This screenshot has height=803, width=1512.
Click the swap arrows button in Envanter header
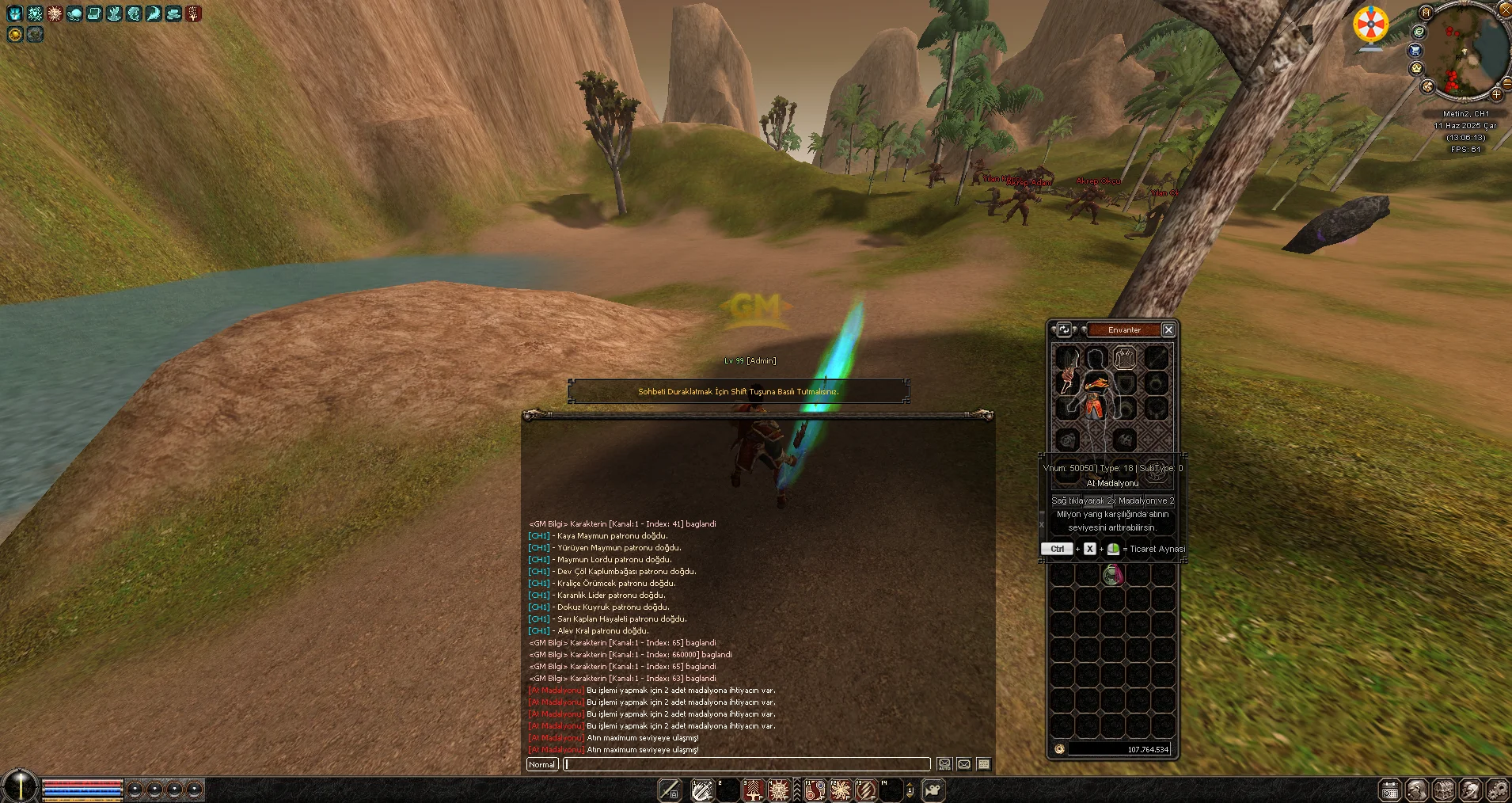(x=1064, y=329)
